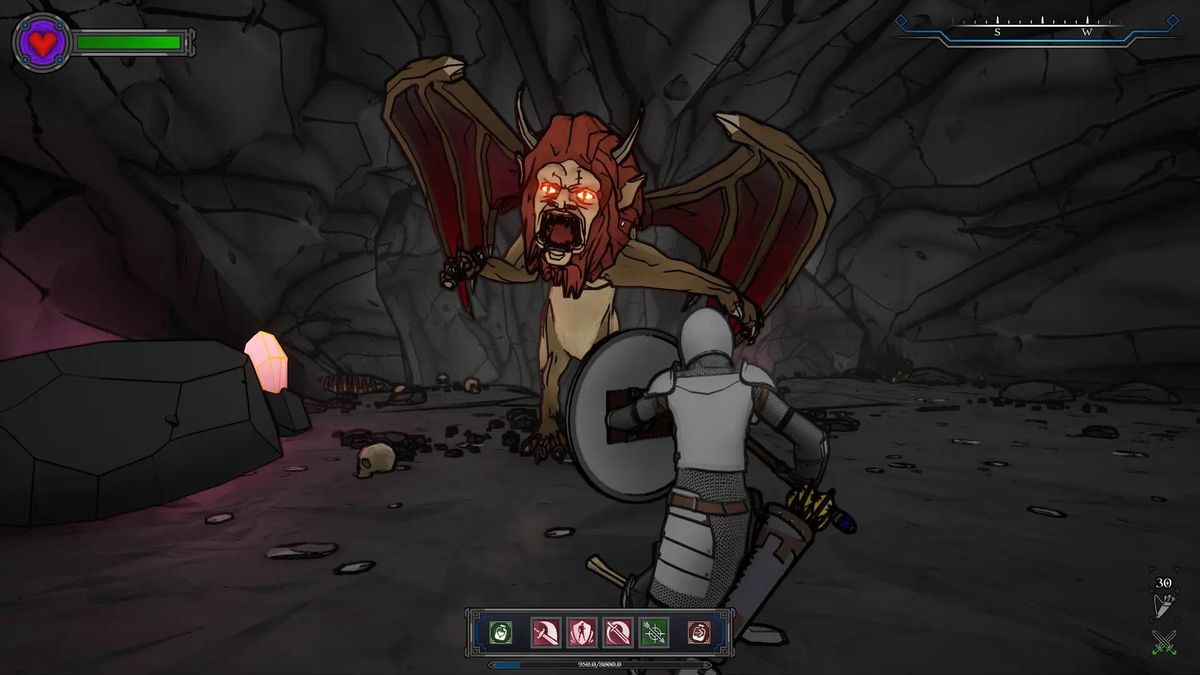Click the crossed swords weapon icon
1200x675 pixels.
(x=1163, y=641)
